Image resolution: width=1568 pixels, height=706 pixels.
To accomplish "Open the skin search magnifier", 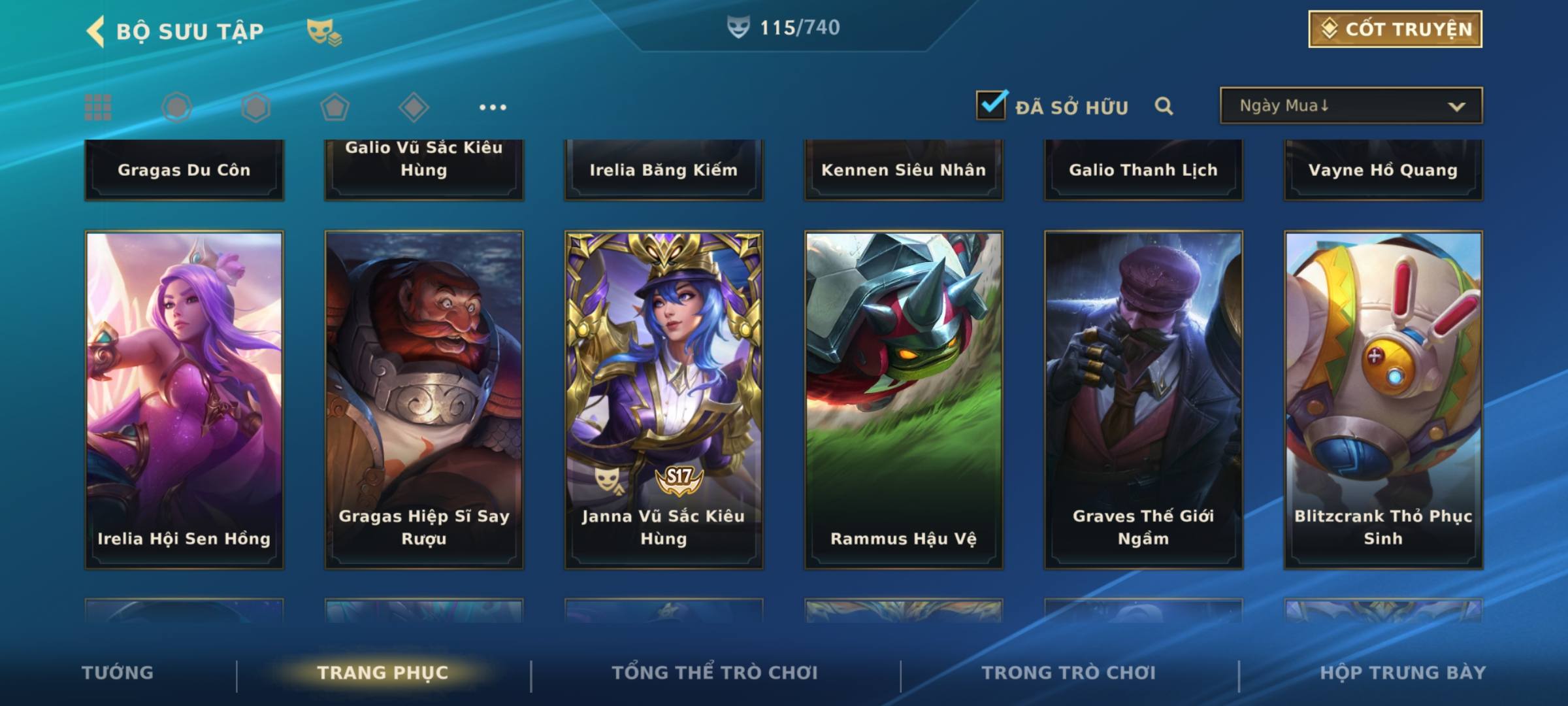I will (1164, 106).
